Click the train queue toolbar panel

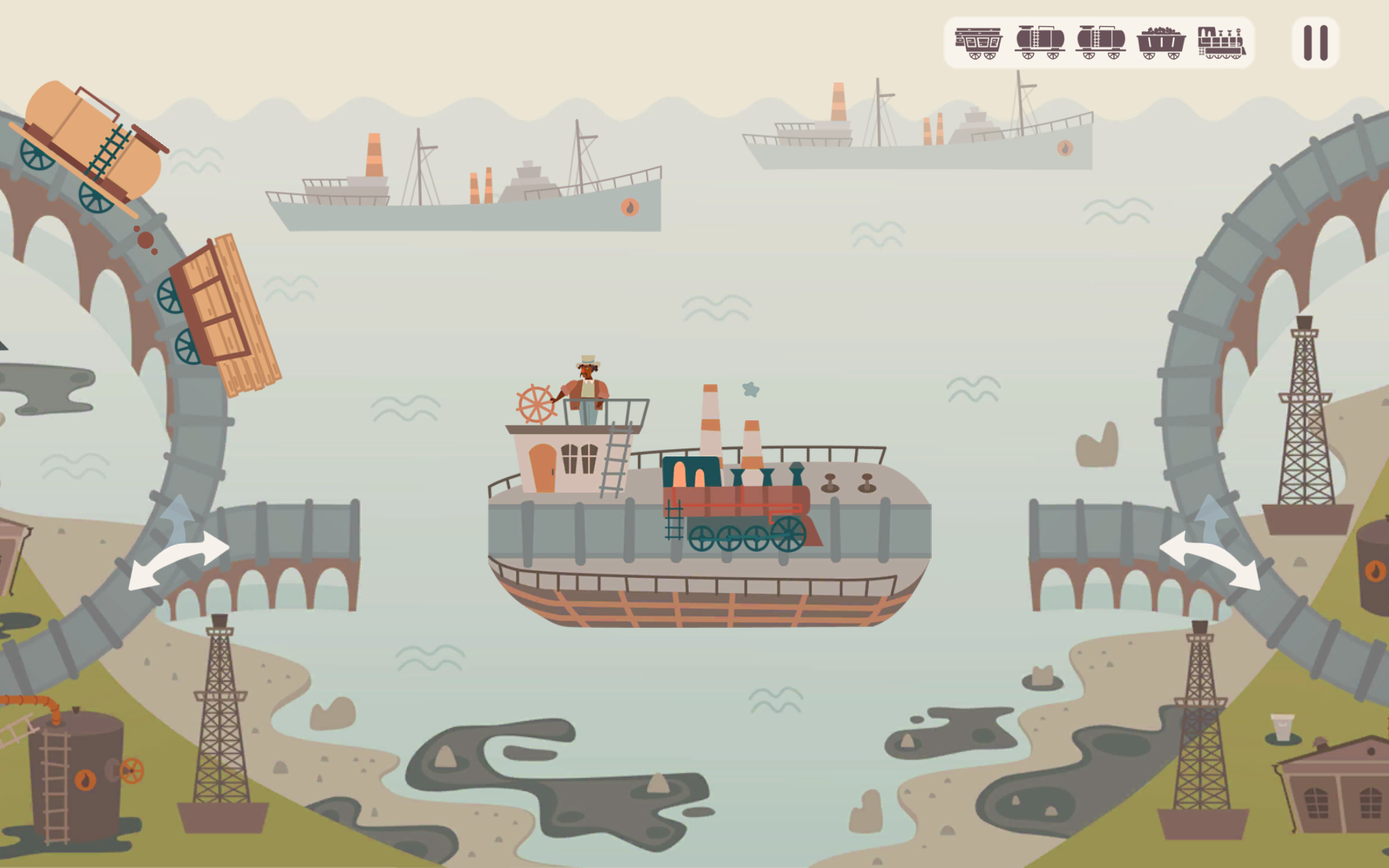tap(1100, 43)
